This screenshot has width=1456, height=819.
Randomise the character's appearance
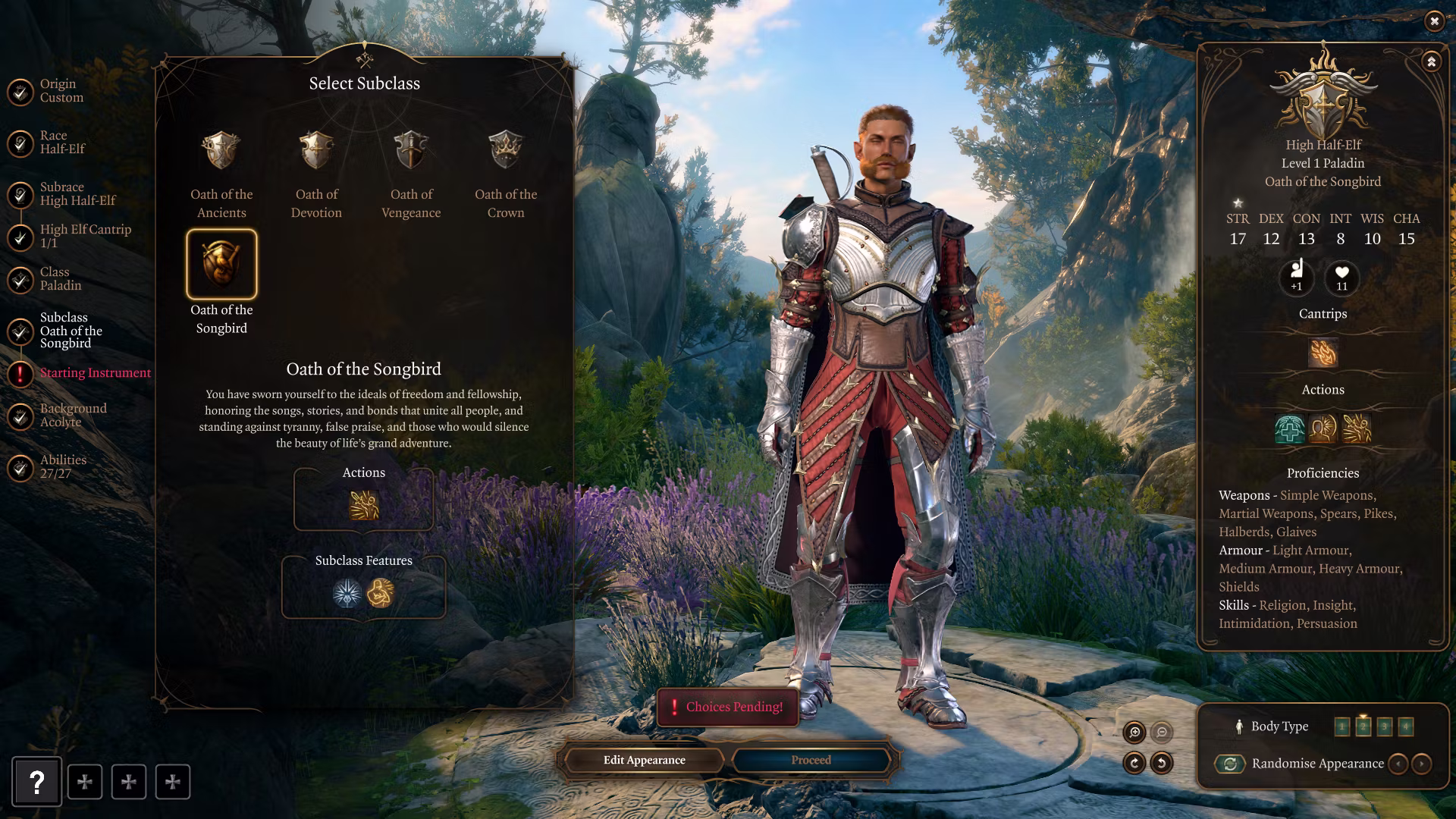pos(1230,764)
